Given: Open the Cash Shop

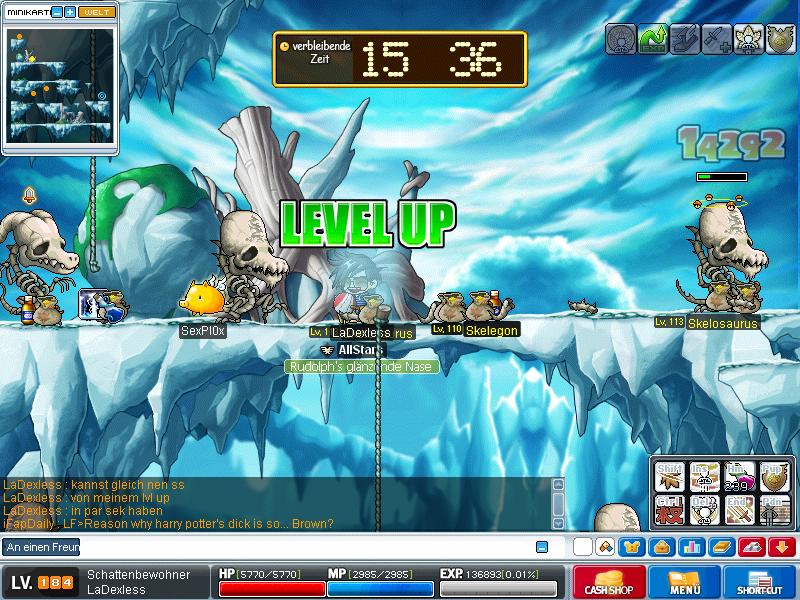Looking at the screenshot, I should pyautogui.click(x=608, y=583).
